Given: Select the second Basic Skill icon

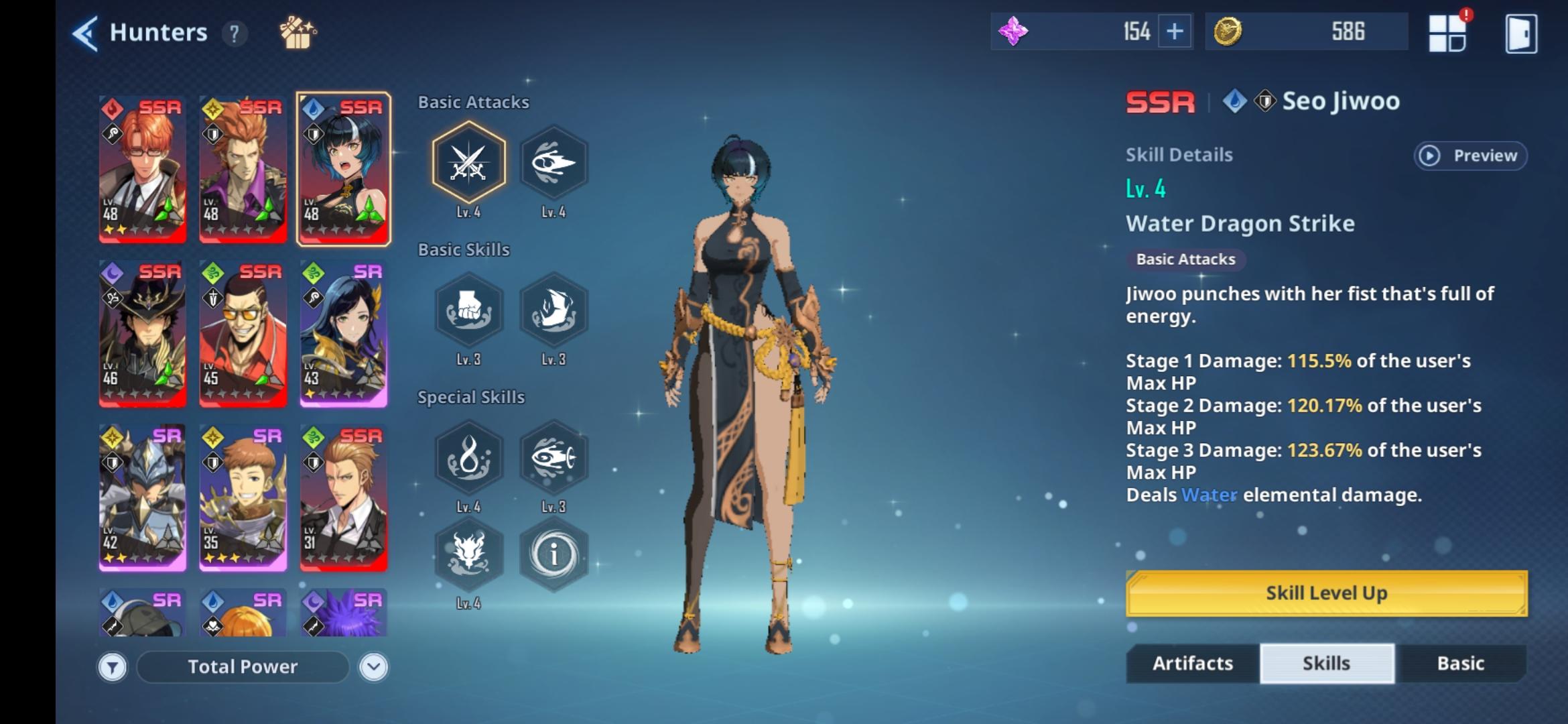Looking at the screenshot, I should tap(554, 310).
